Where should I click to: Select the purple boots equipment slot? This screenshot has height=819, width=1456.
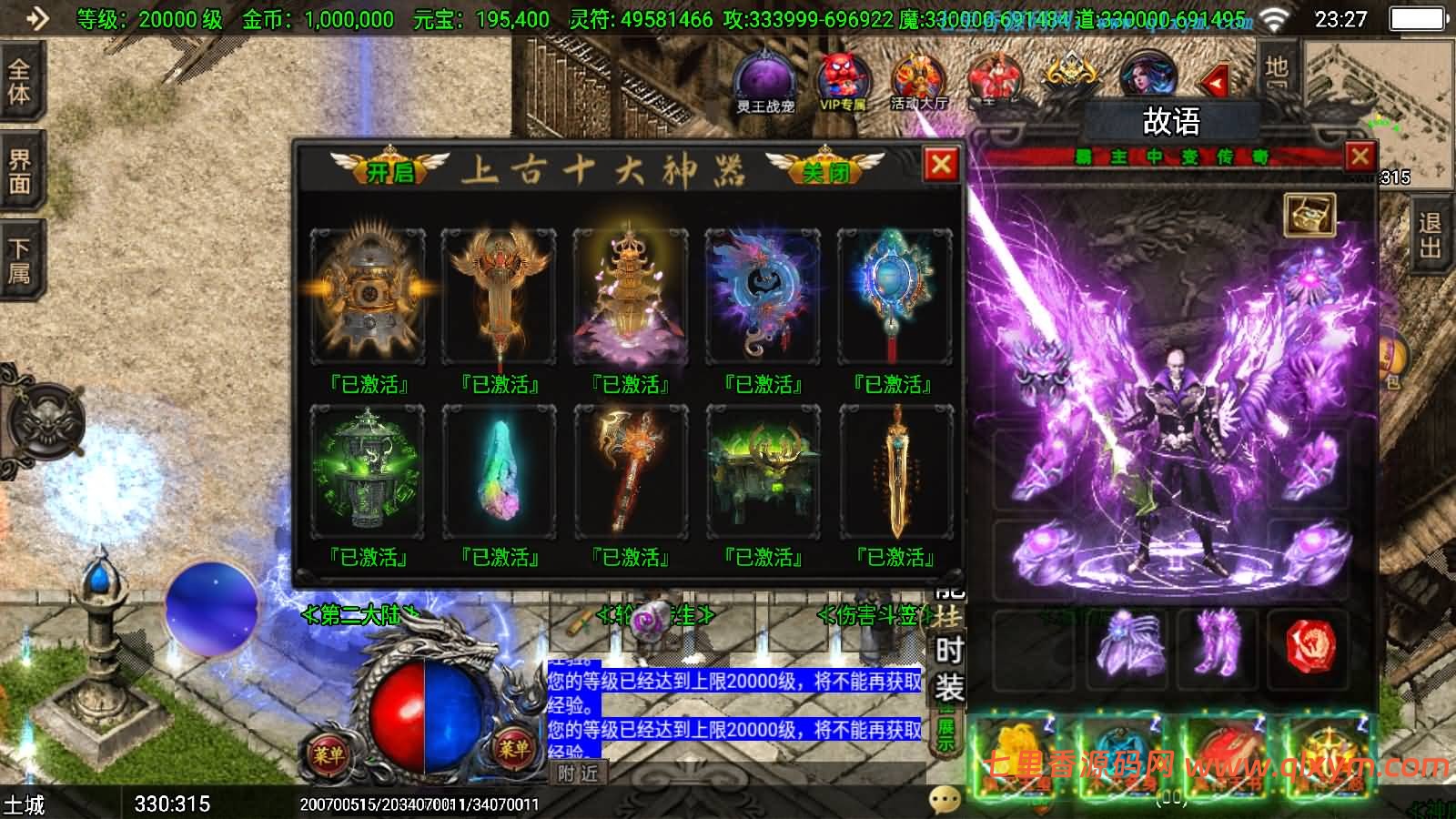(x=1217, y=649)
